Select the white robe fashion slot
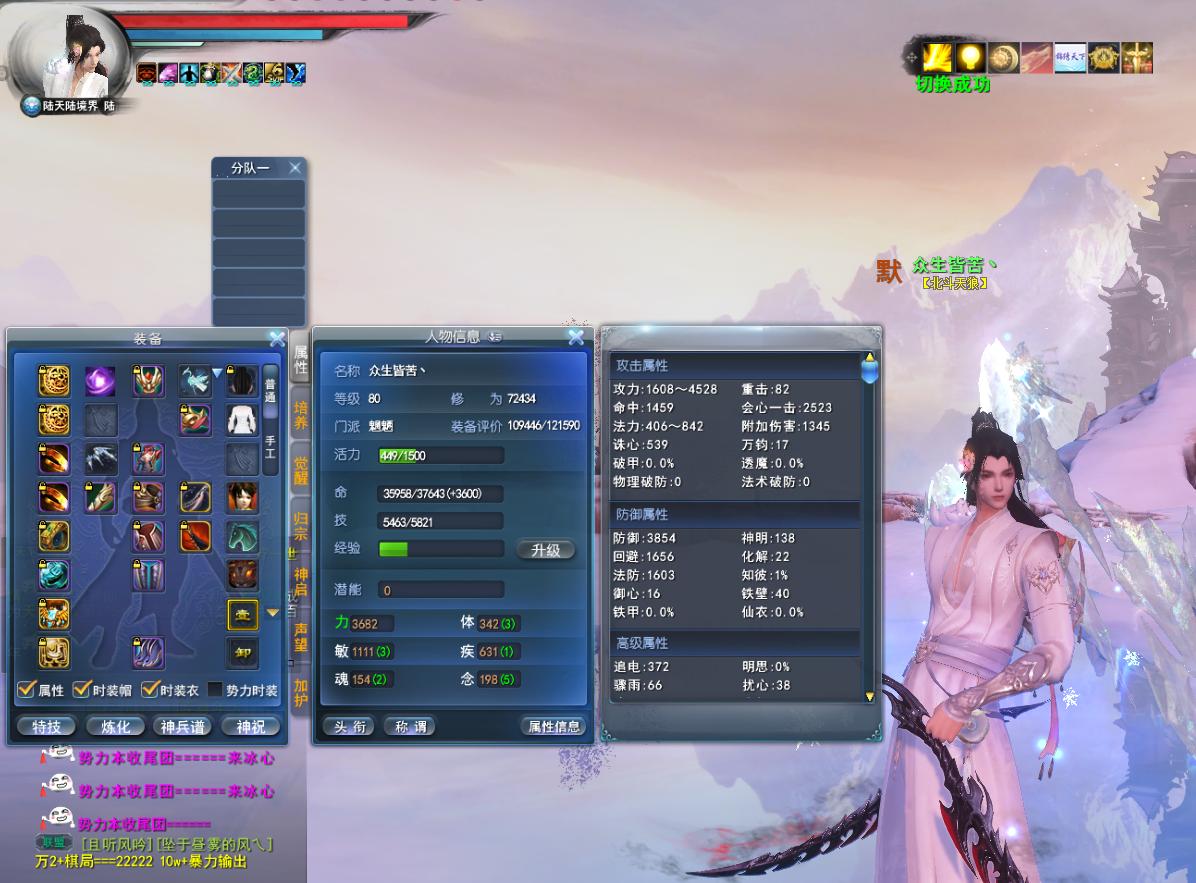Viewport: 1196px width, 883px height. 241,420
